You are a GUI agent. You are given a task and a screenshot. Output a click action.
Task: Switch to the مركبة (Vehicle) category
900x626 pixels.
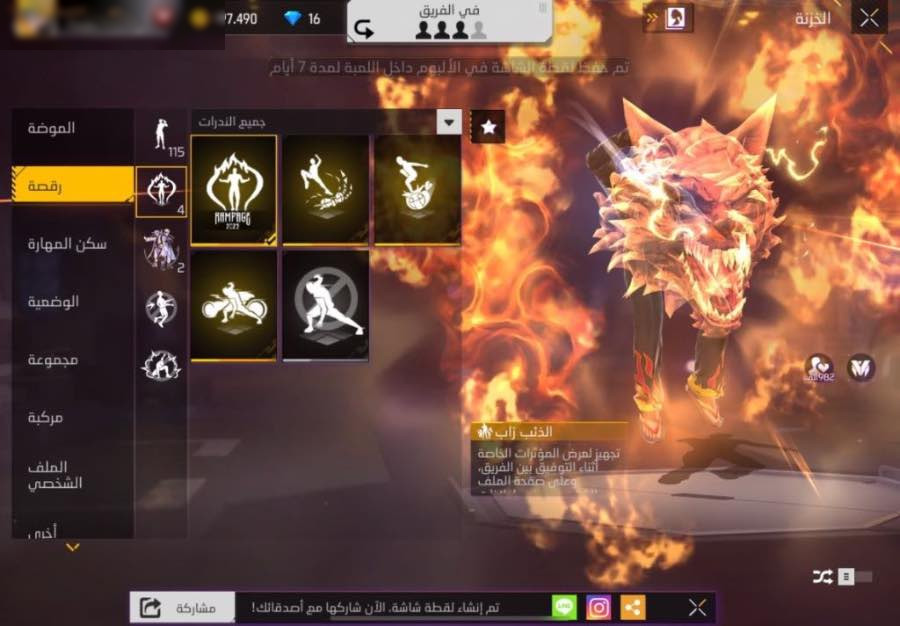click(72, 417)
